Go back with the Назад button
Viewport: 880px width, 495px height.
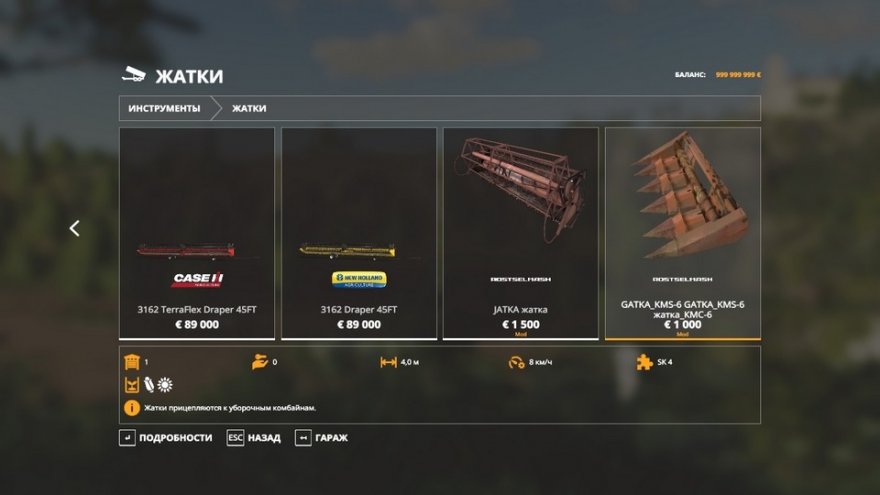coord(254,438)
